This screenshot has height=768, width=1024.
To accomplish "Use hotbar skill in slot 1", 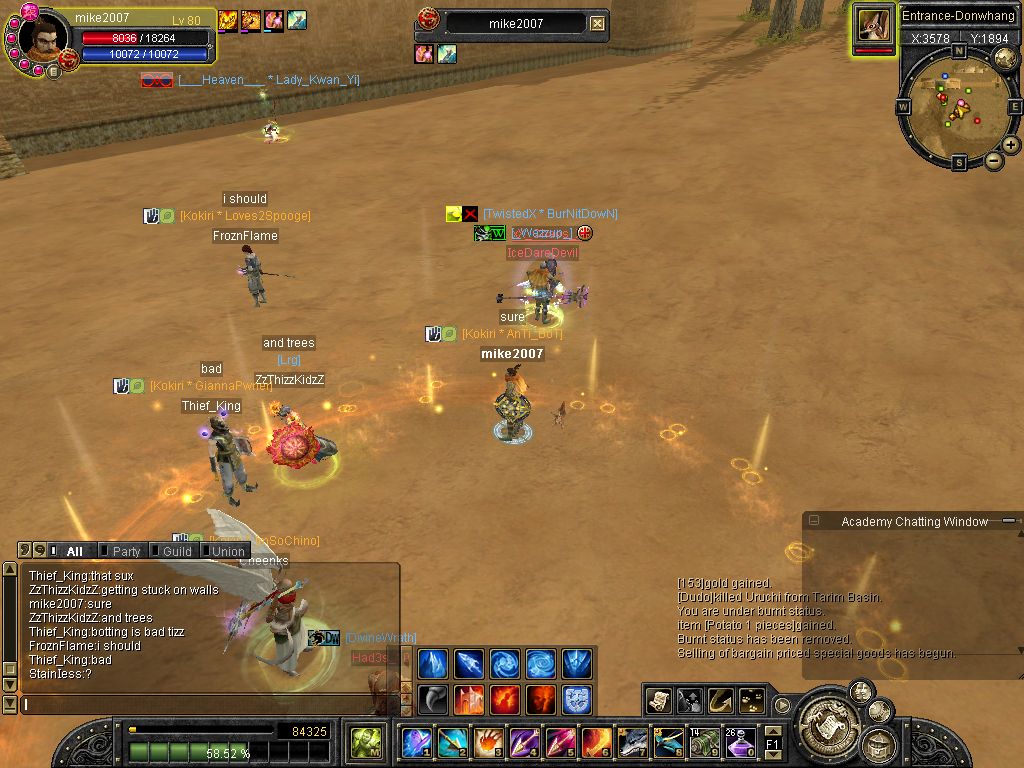I will 416,742.
